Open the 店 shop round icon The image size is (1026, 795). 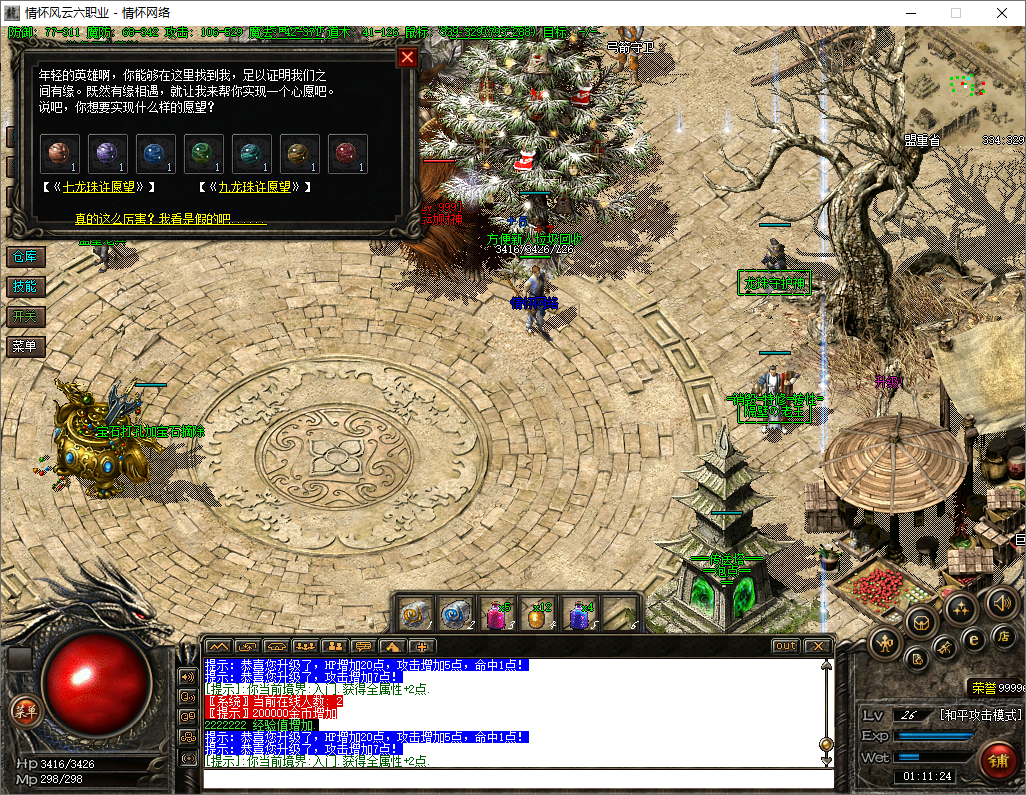pyautogui.click(x=1001, y=636)
